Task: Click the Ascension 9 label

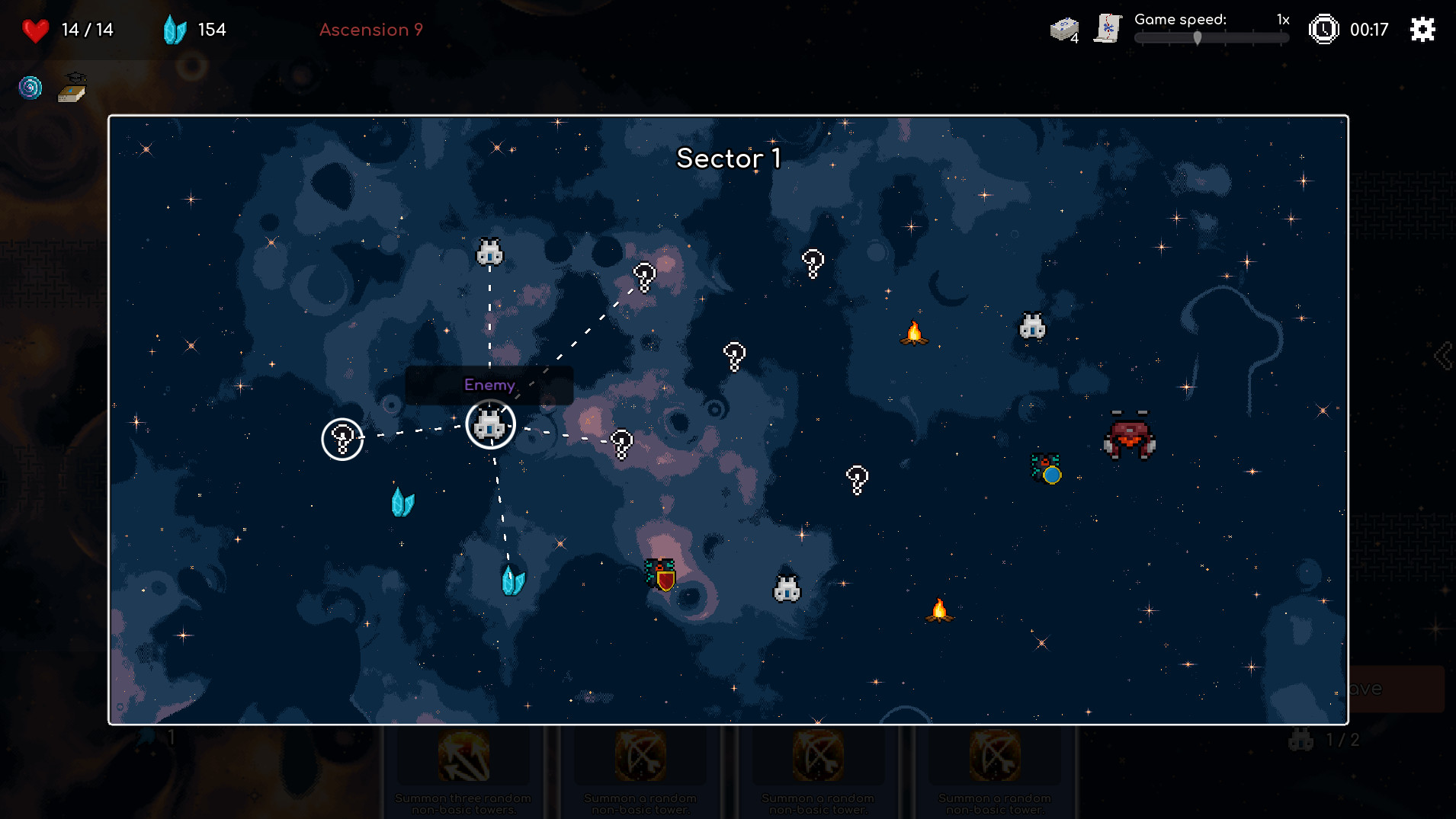Action: (x=371, y=30)
